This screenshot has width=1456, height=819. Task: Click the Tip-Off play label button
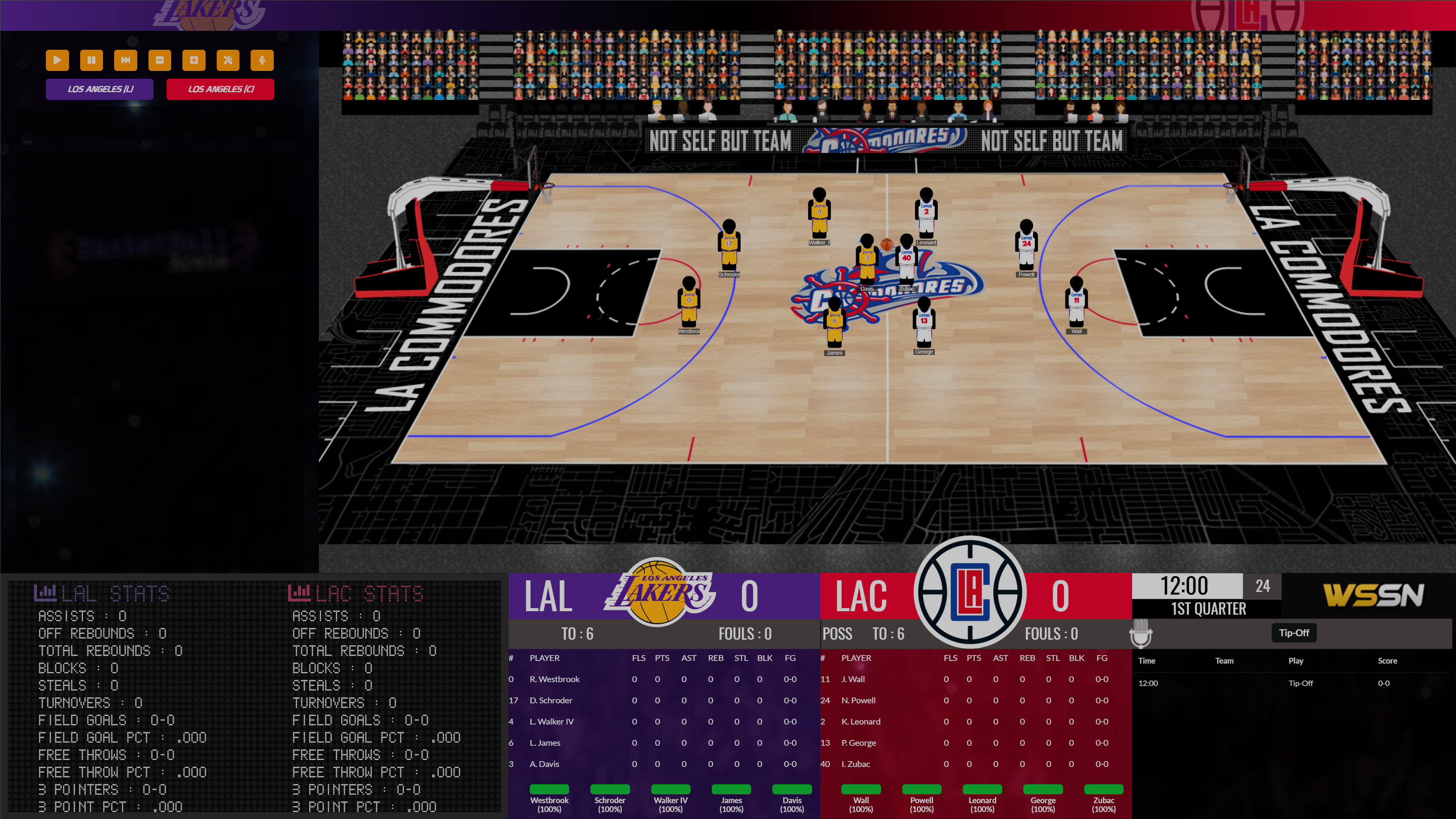[1294, 632]
